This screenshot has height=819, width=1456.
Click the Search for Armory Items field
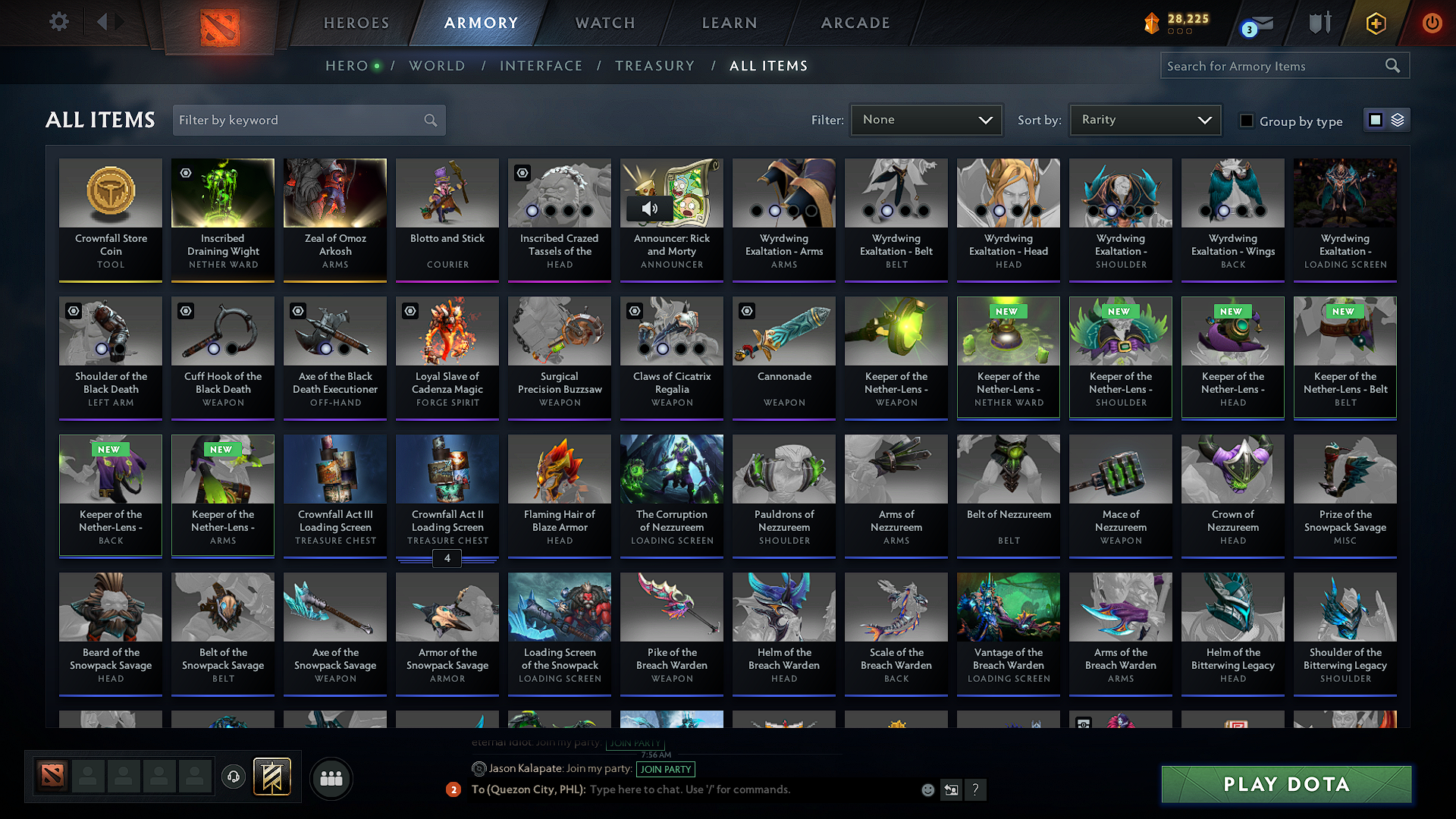click(1276, 66)
